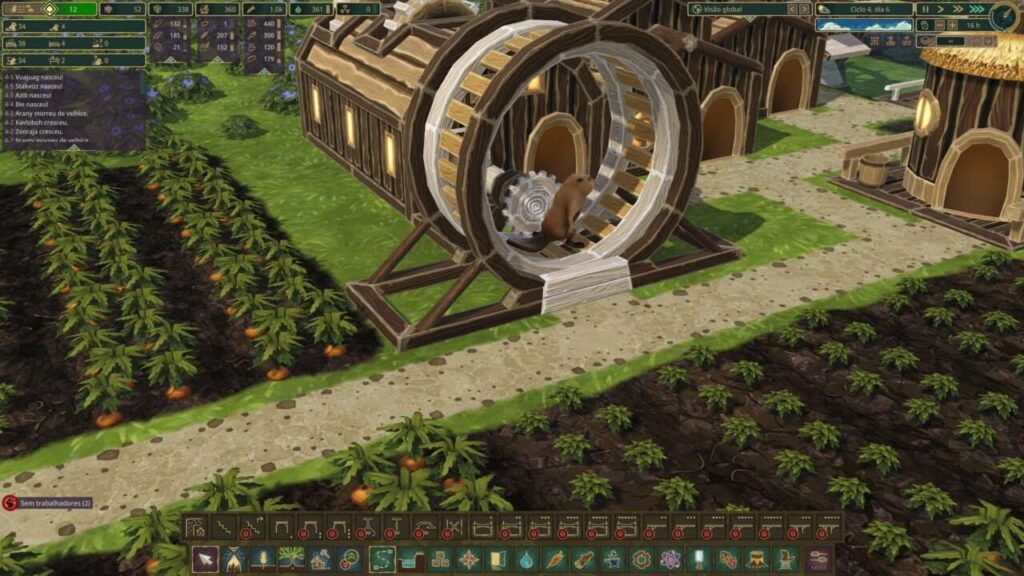Viewport: 1024px width, 576px height.
Task: Open the water drop building category
Action: point(526,560)
